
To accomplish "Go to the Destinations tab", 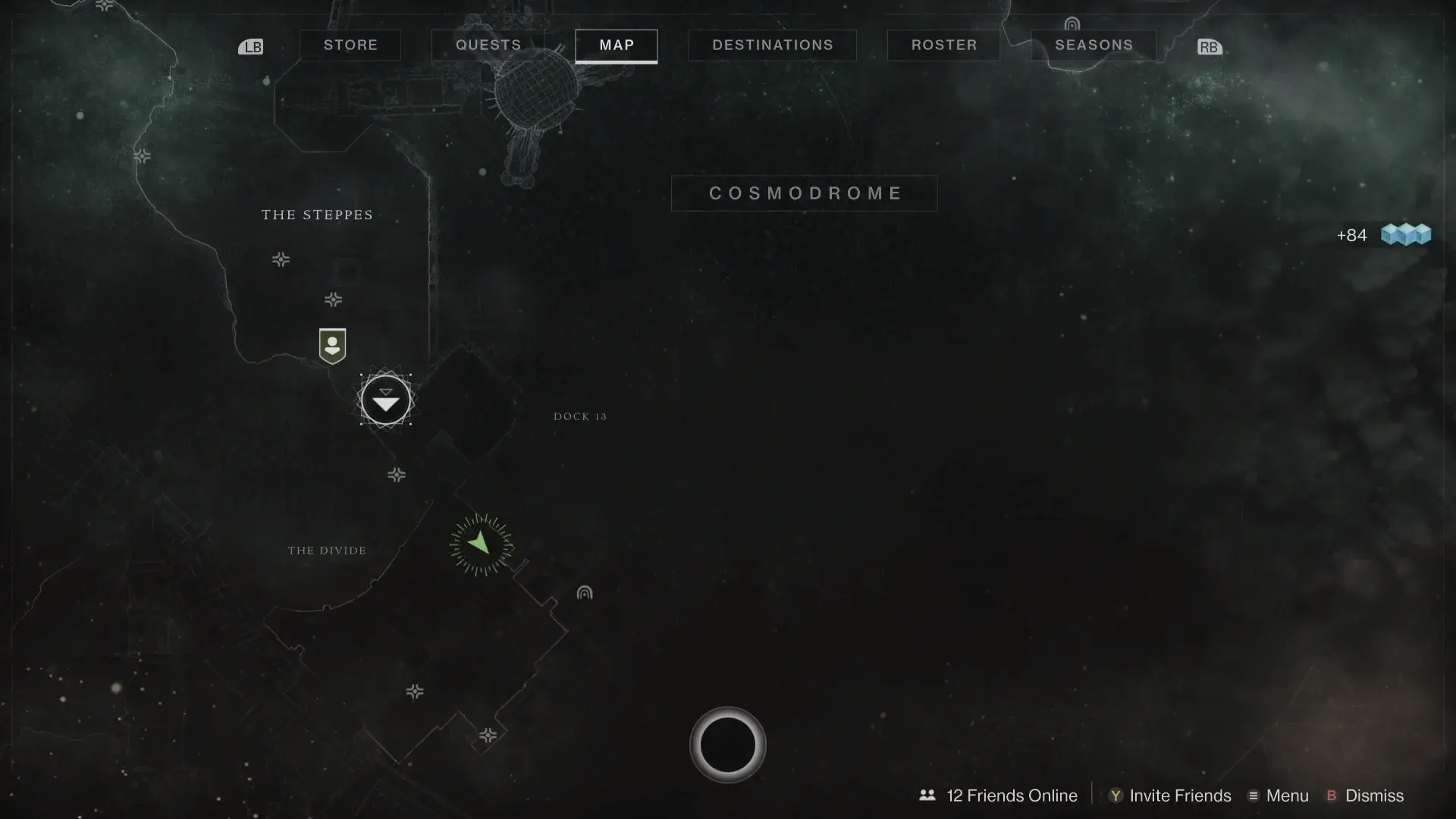I will (772, 45).
